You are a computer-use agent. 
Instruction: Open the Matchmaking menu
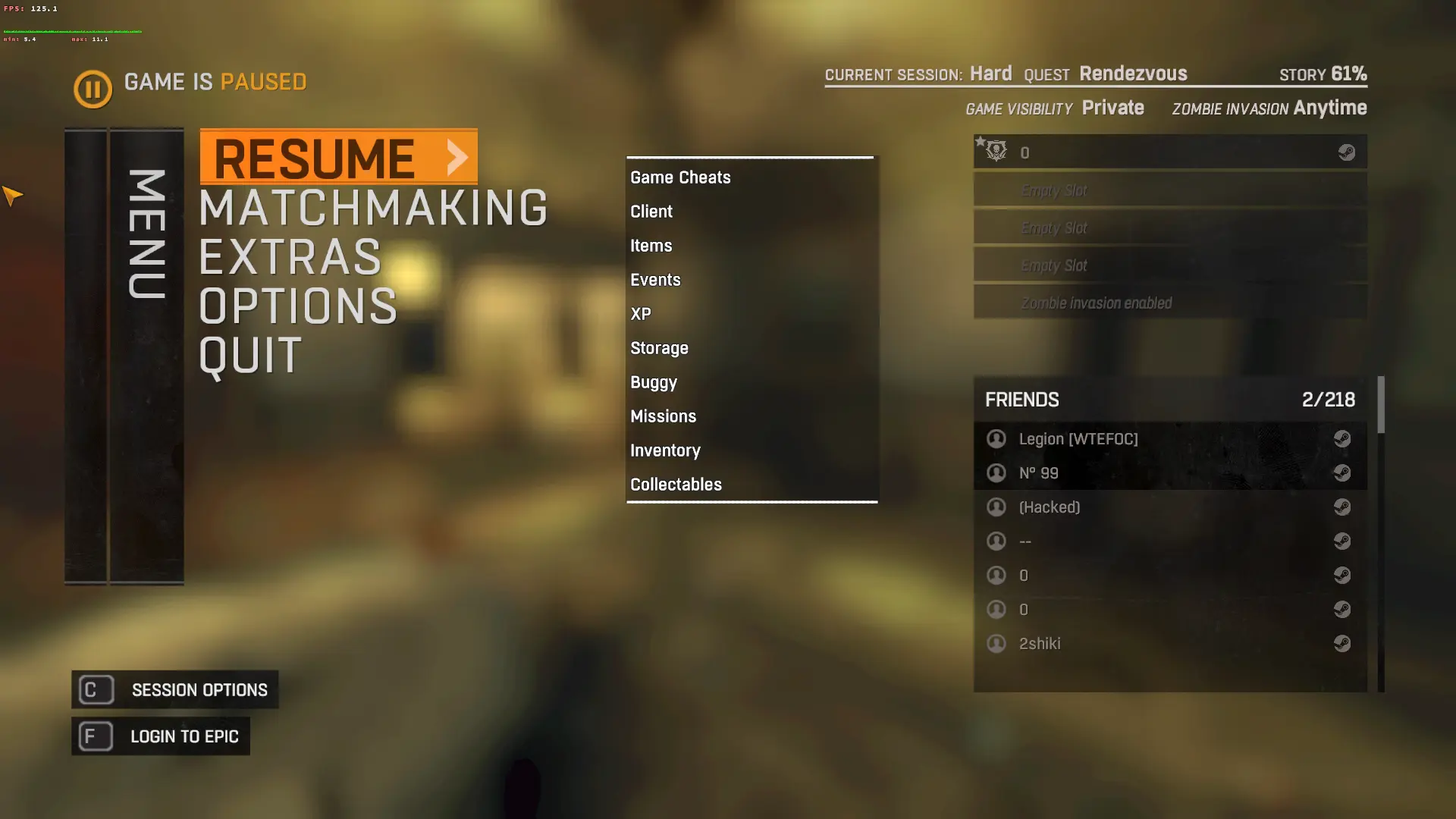372,208
